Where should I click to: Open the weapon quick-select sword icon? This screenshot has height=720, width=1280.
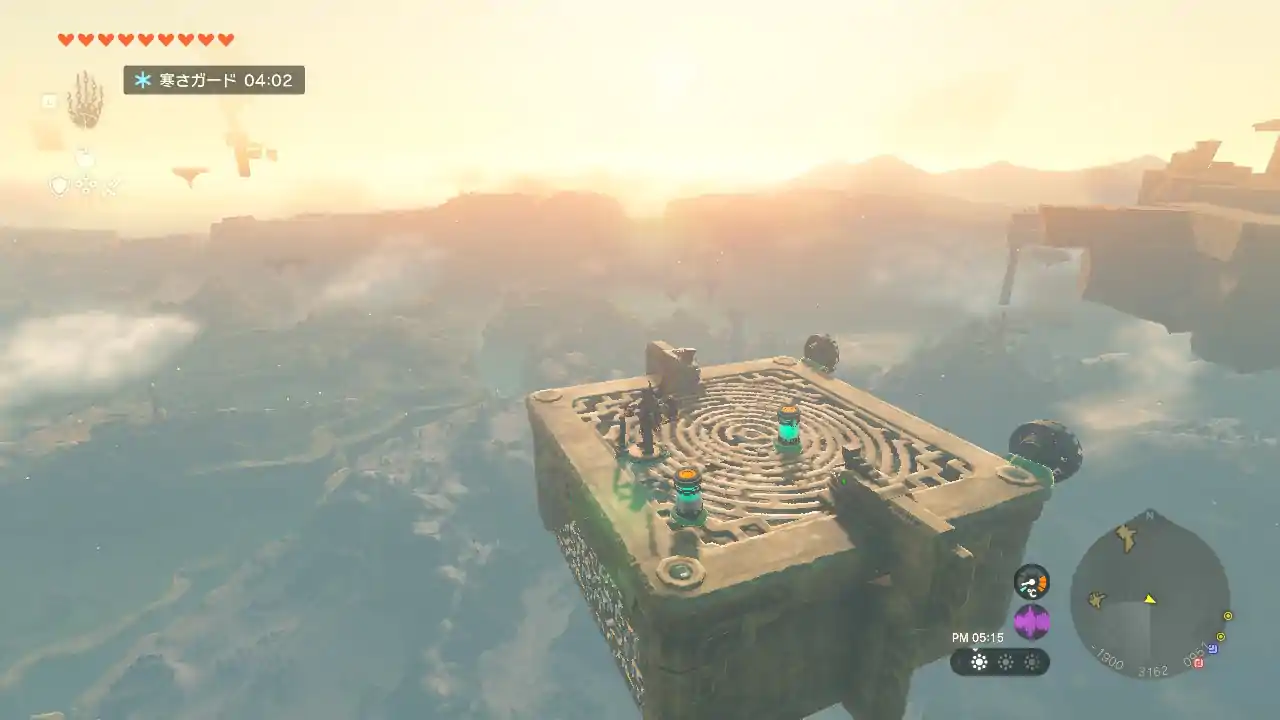(111, 185)
